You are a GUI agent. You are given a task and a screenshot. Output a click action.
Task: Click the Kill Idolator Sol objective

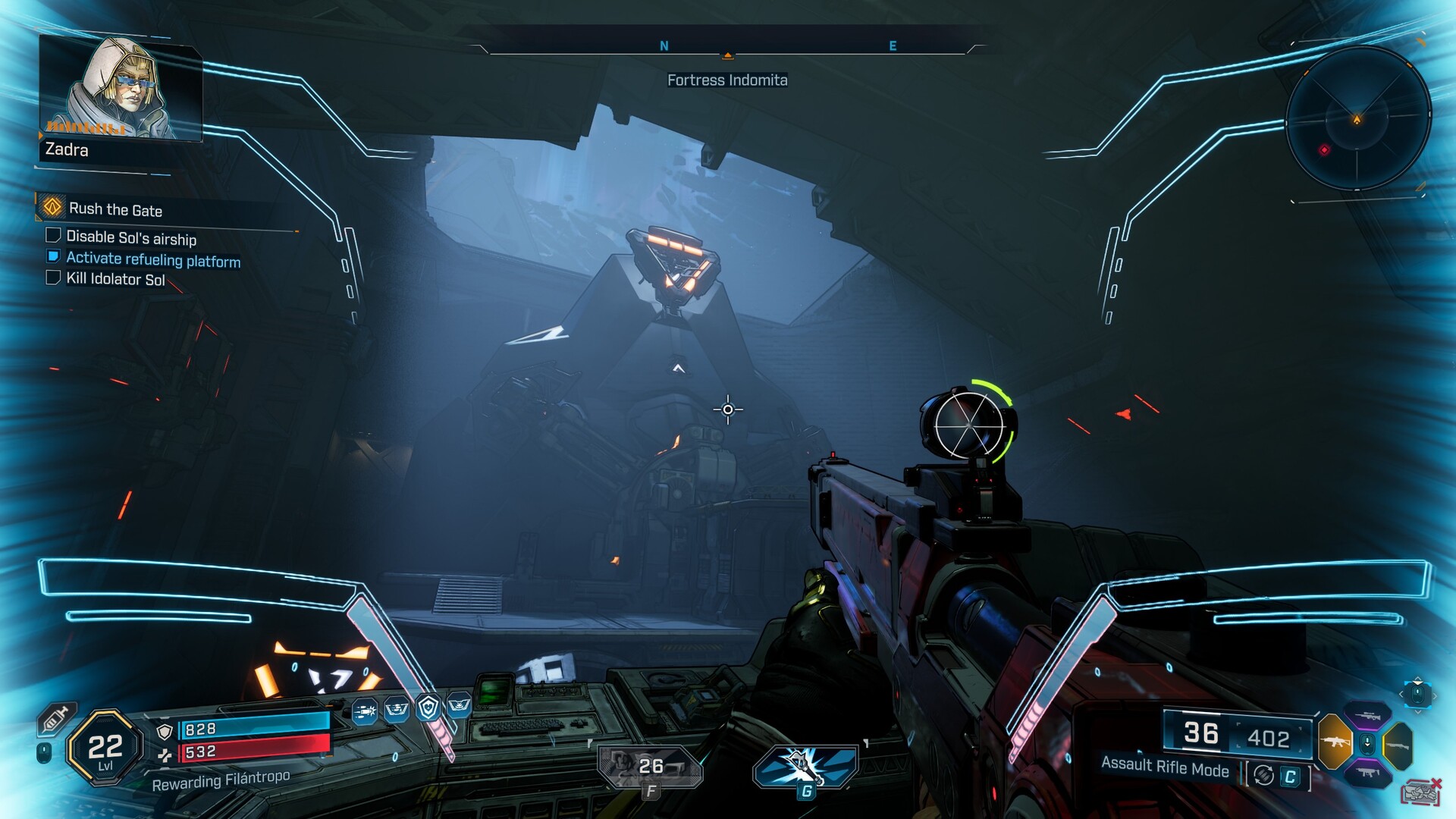point(115,279)
